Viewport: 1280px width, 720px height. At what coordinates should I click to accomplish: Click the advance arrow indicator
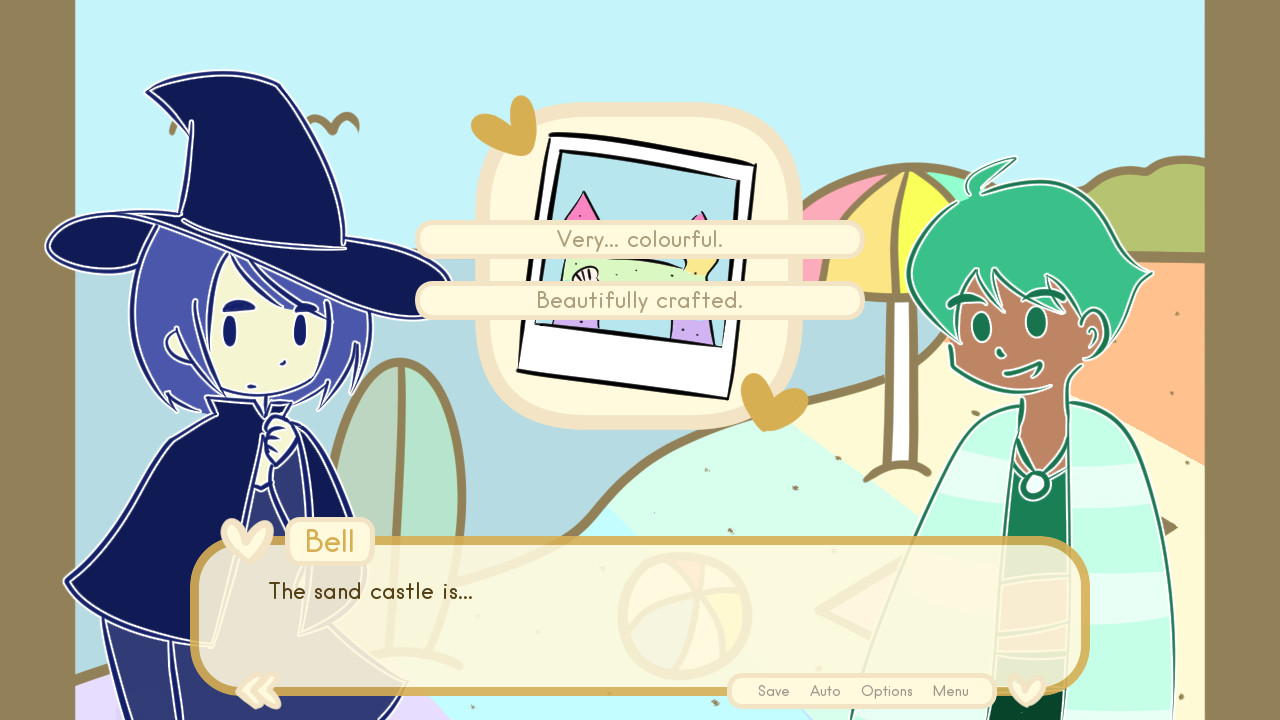click(1168, 525)
